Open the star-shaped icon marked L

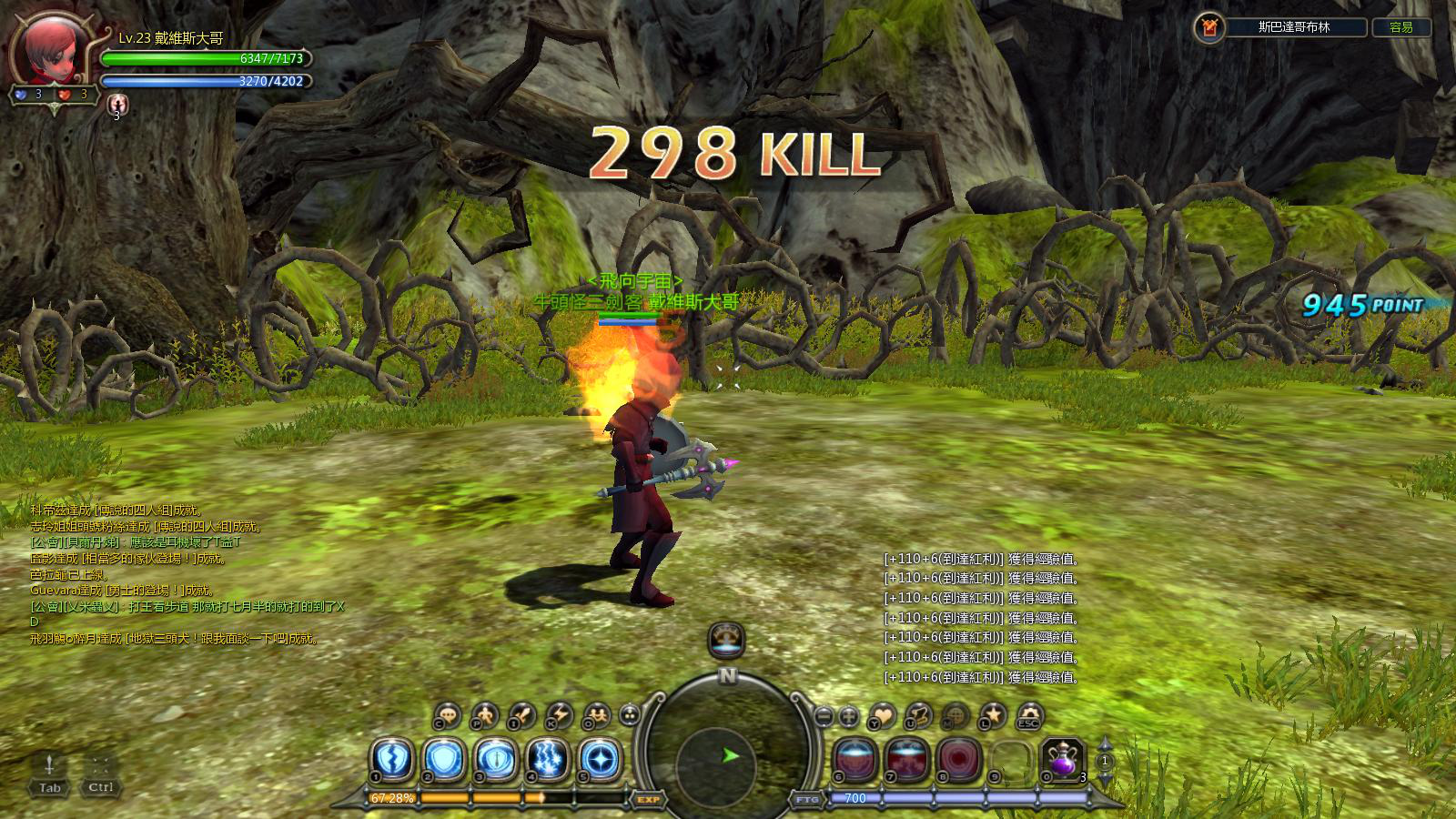tap(992, 715)
